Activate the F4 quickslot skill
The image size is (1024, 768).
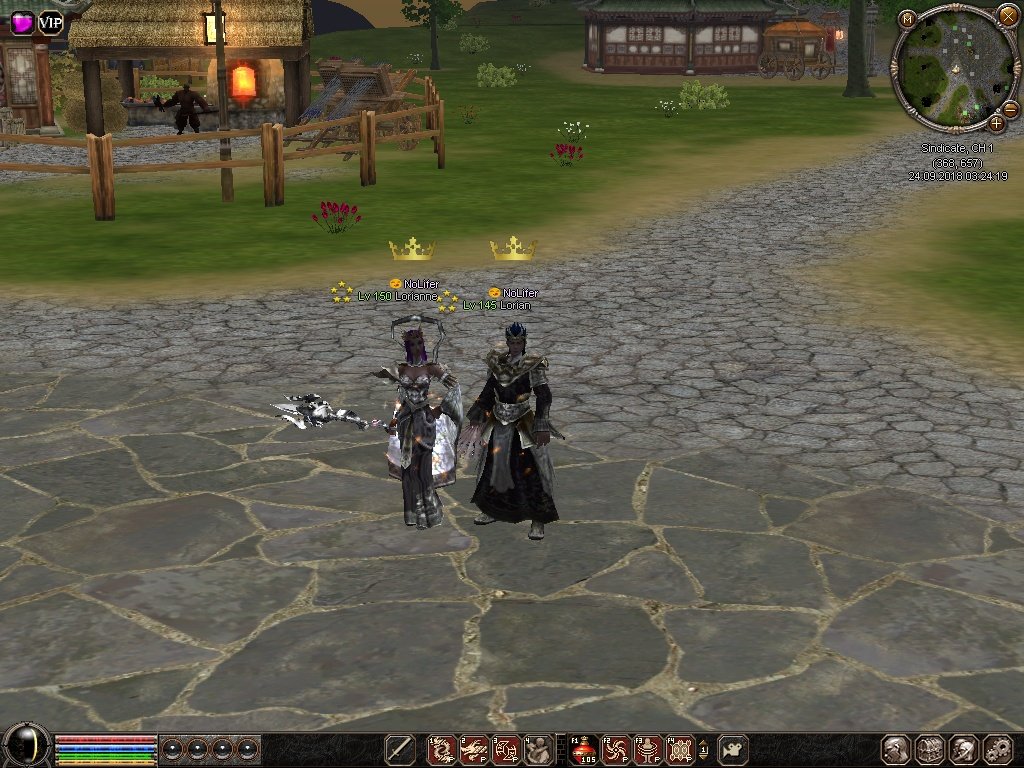[680, 749]
